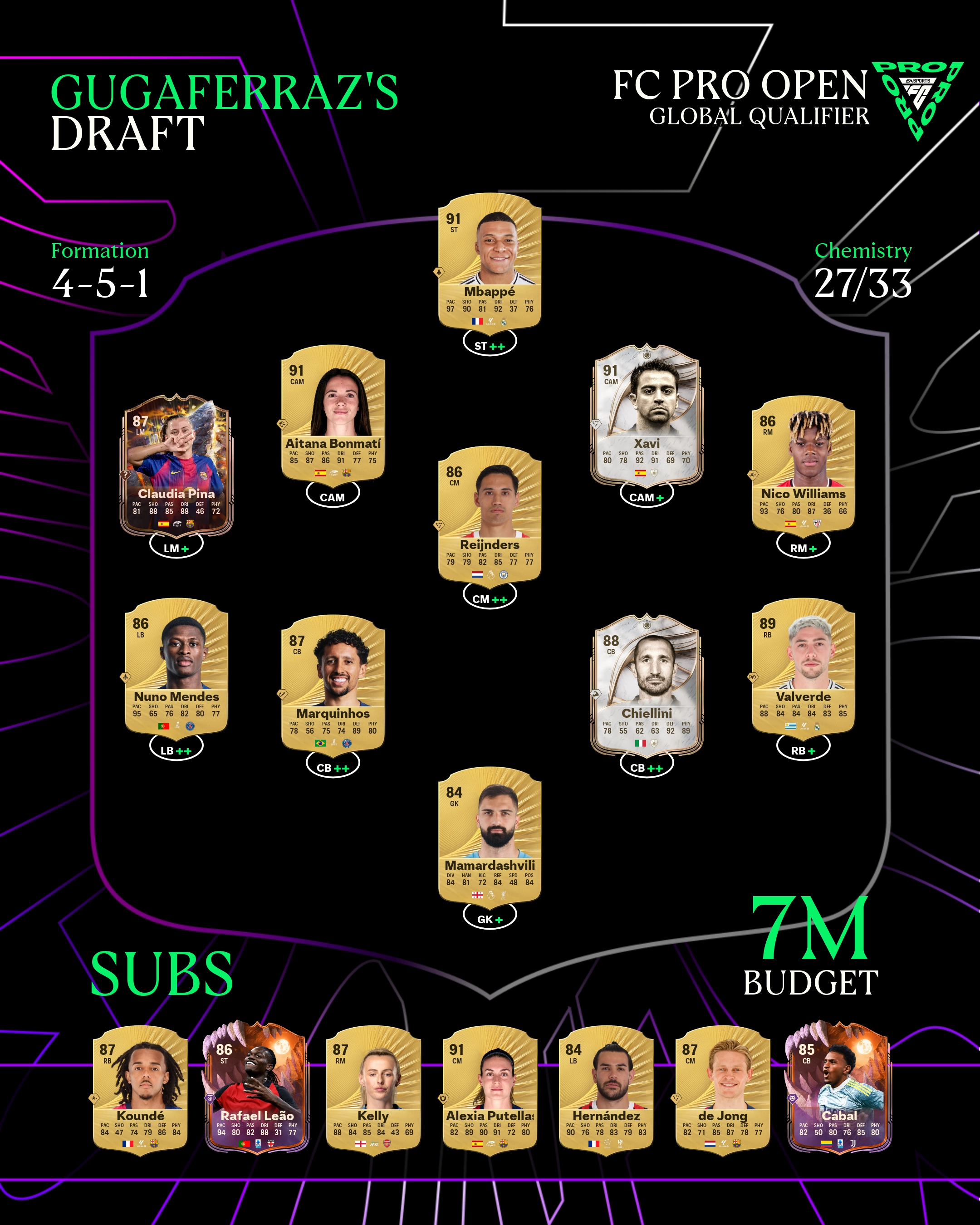Choose the Aitana Bonmatí card
Viewport: 980px width, 1225px height.
[333, 413]
